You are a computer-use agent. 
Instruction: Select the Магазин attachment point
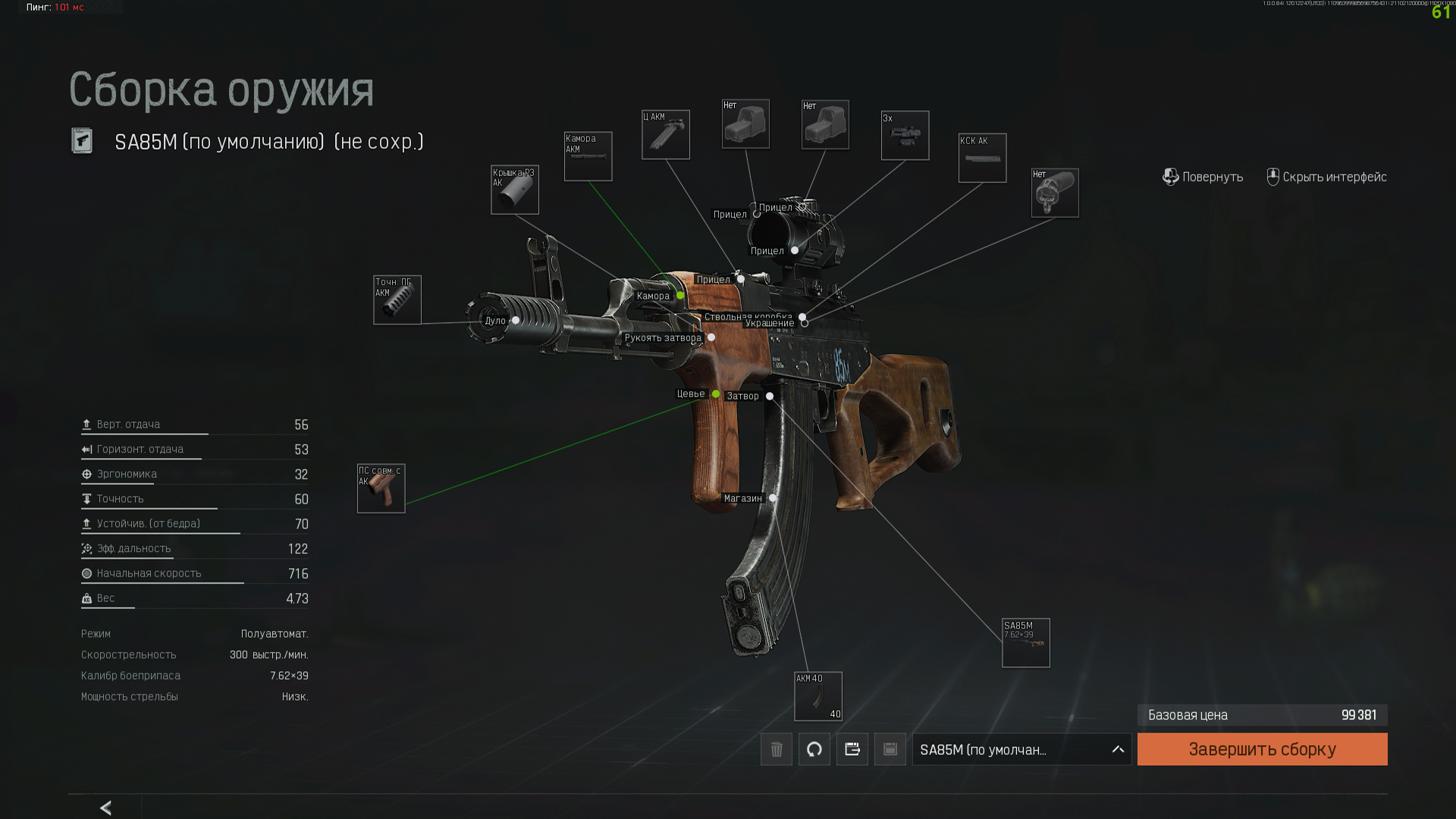point(773,498)
